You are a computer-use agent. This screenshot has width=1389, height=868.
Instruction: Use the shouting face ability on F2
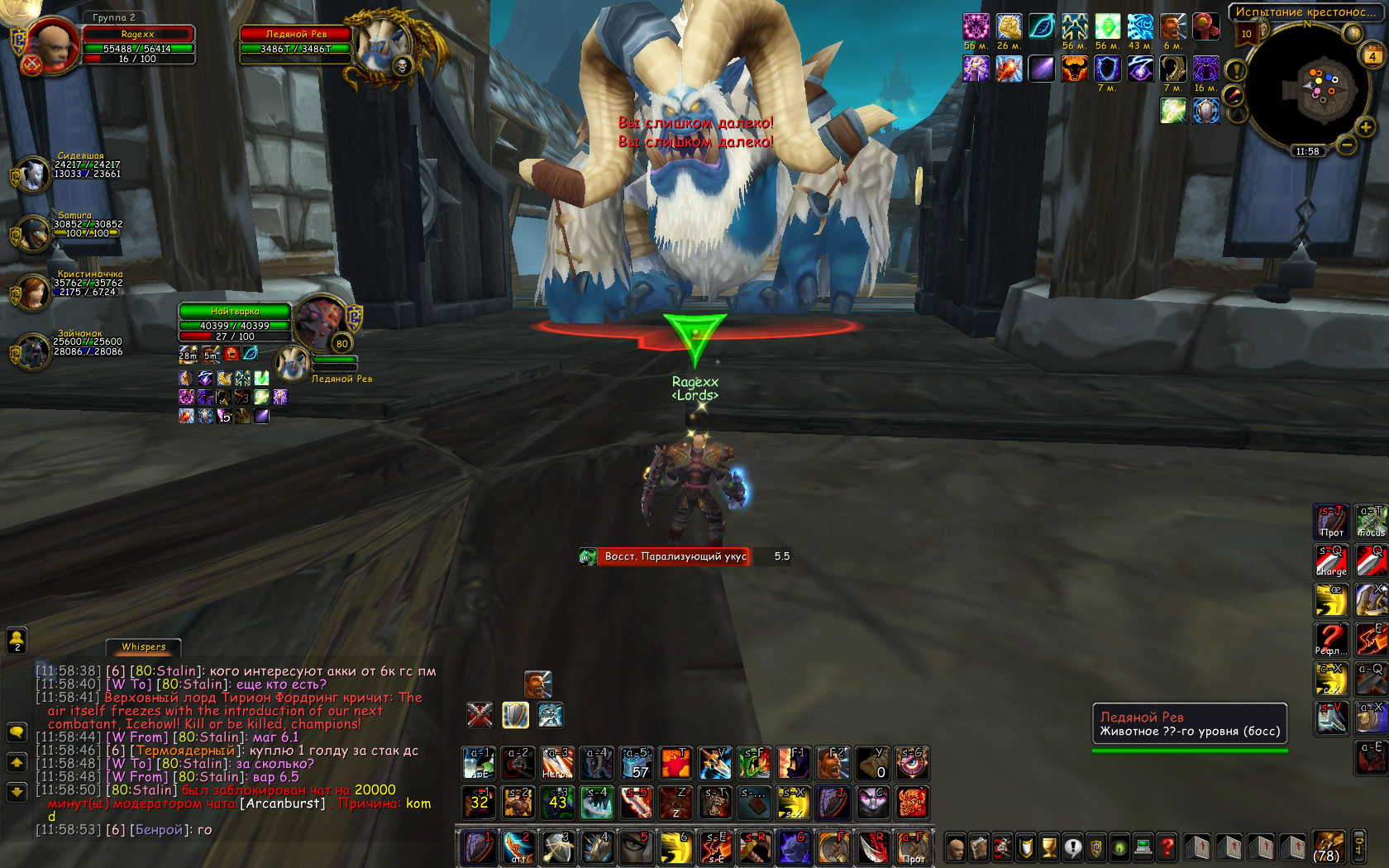(833, 763)
